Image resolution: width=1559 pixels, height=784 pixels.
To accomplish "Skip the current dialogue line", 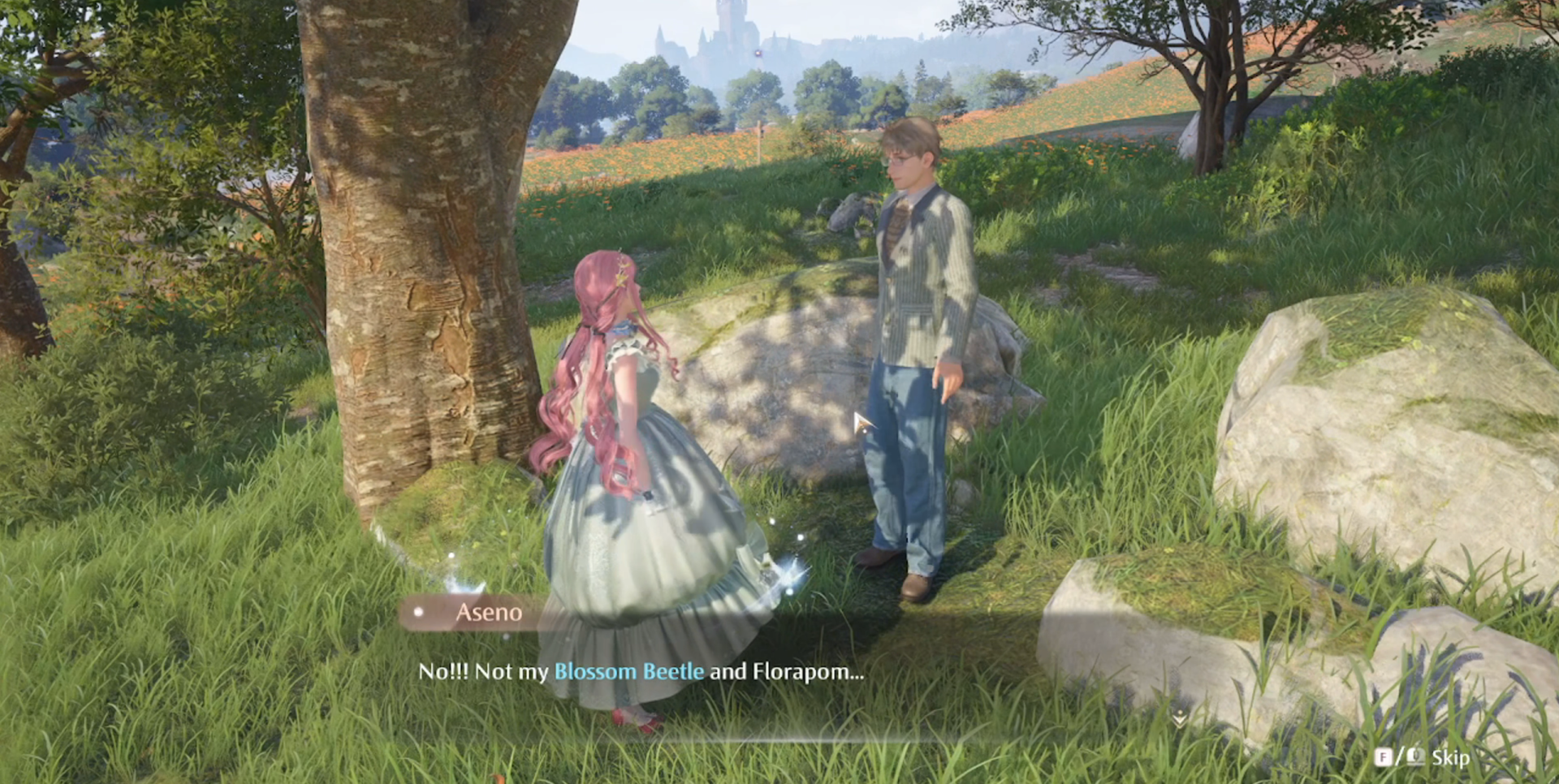I will click(1449, 758).
